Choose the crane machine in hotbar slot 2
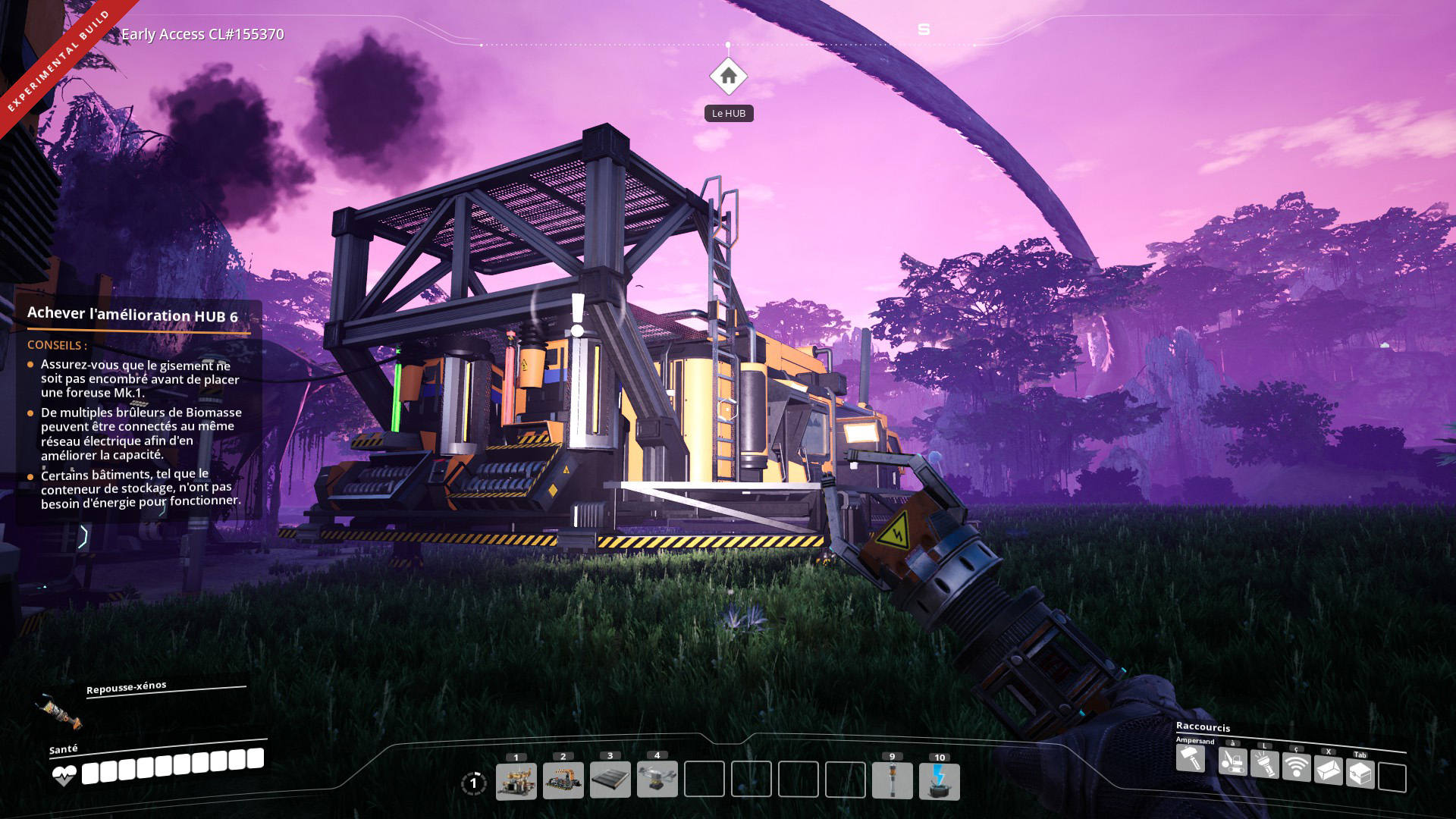This screenshot has height=819, width=1456. point(563,781)
